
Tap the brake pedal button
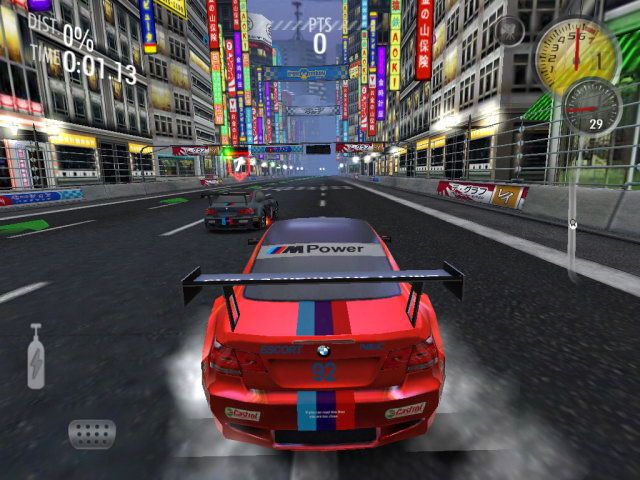click(92, 433)
